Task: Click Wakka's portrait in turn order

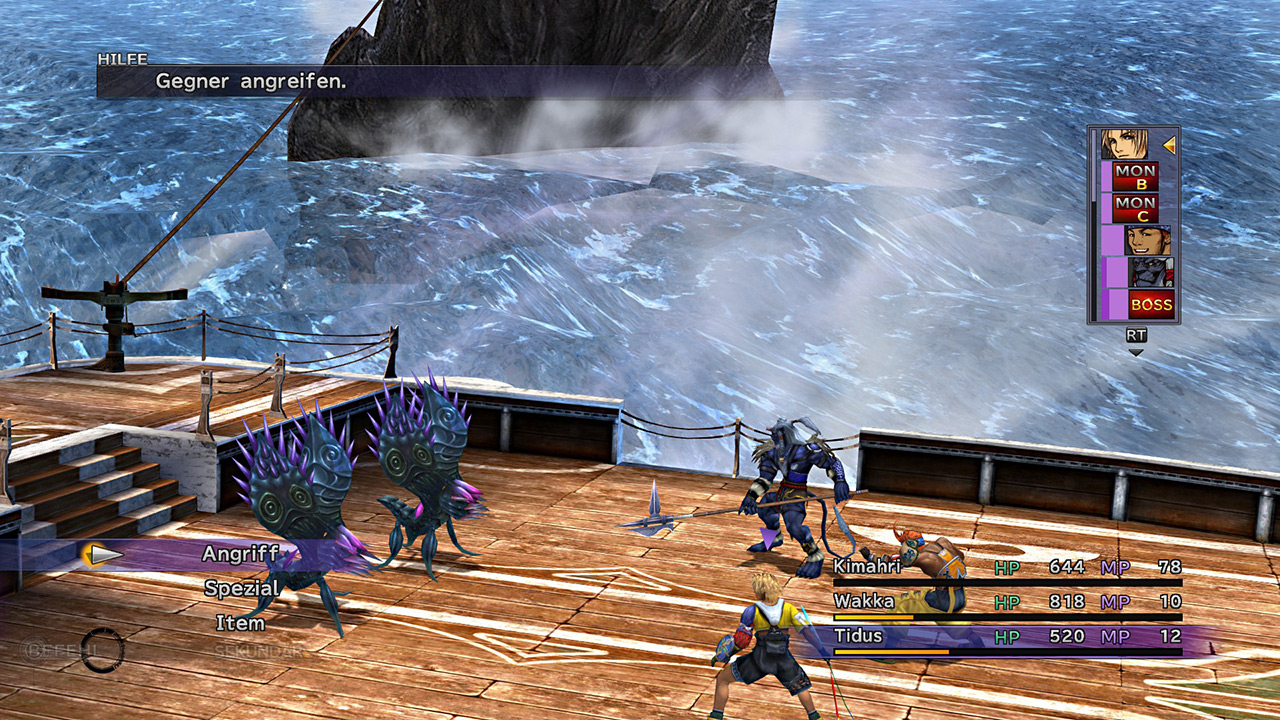Action: tap(1146, 241)
